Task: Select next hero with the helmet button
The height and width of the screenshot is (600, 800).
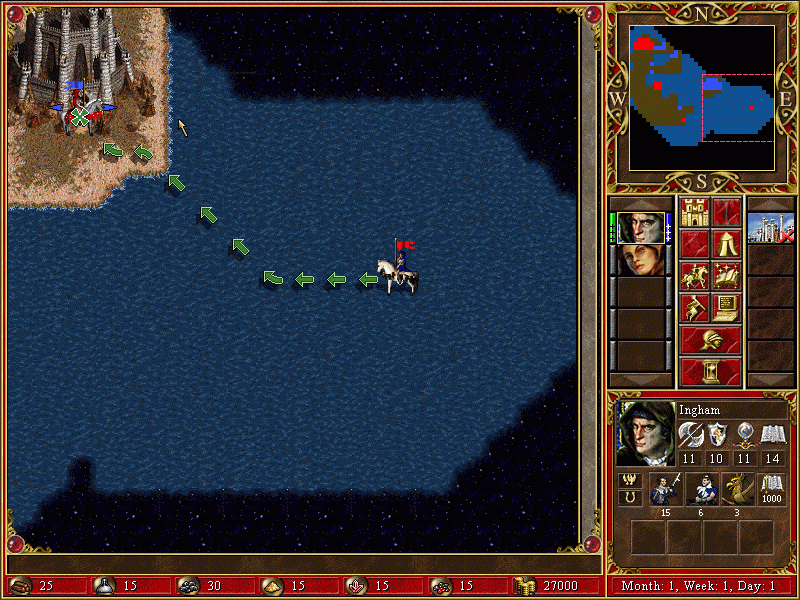Action: tap(710, 340)
